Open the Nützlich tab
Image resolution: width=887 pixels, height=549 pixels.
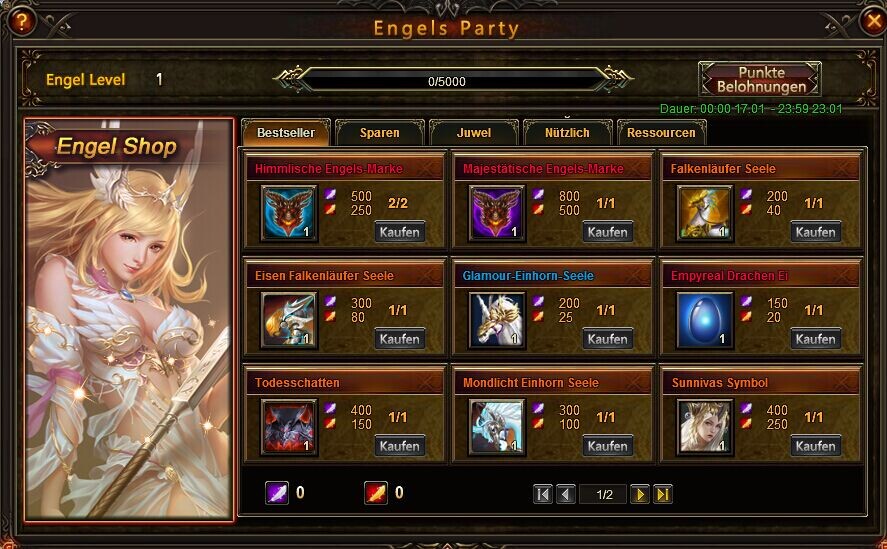(x=567, y=133)
